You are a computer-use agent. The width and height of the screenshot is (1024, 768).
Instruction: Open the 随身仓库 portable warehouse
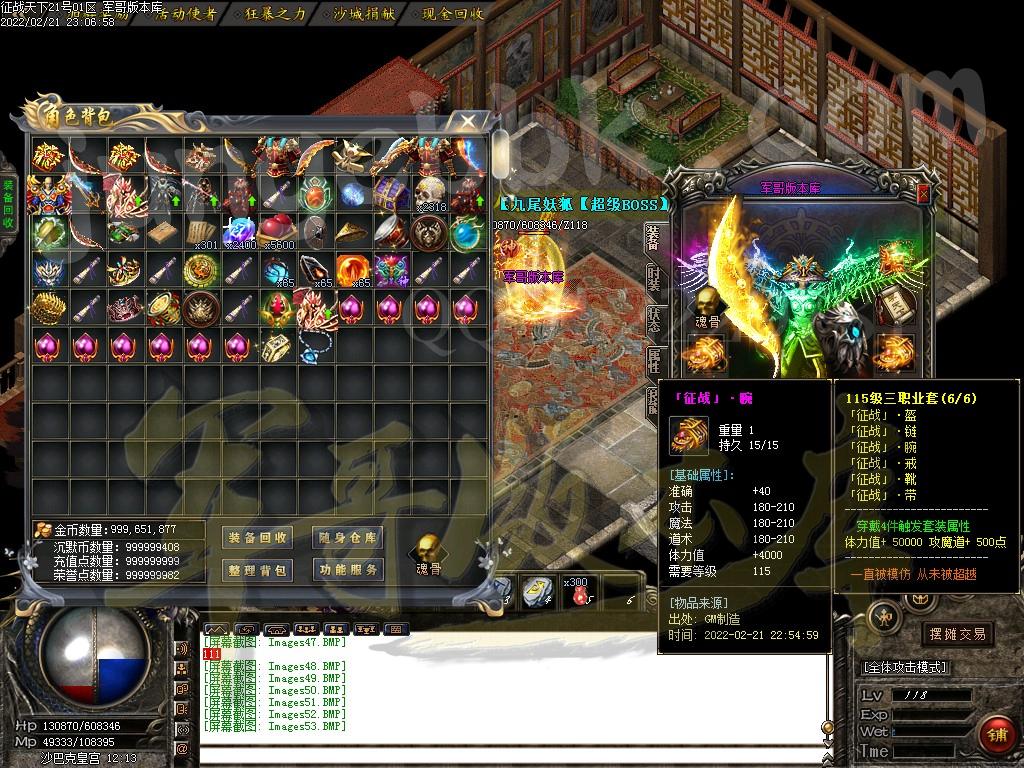pyautogui.click(x=348, y=538)
